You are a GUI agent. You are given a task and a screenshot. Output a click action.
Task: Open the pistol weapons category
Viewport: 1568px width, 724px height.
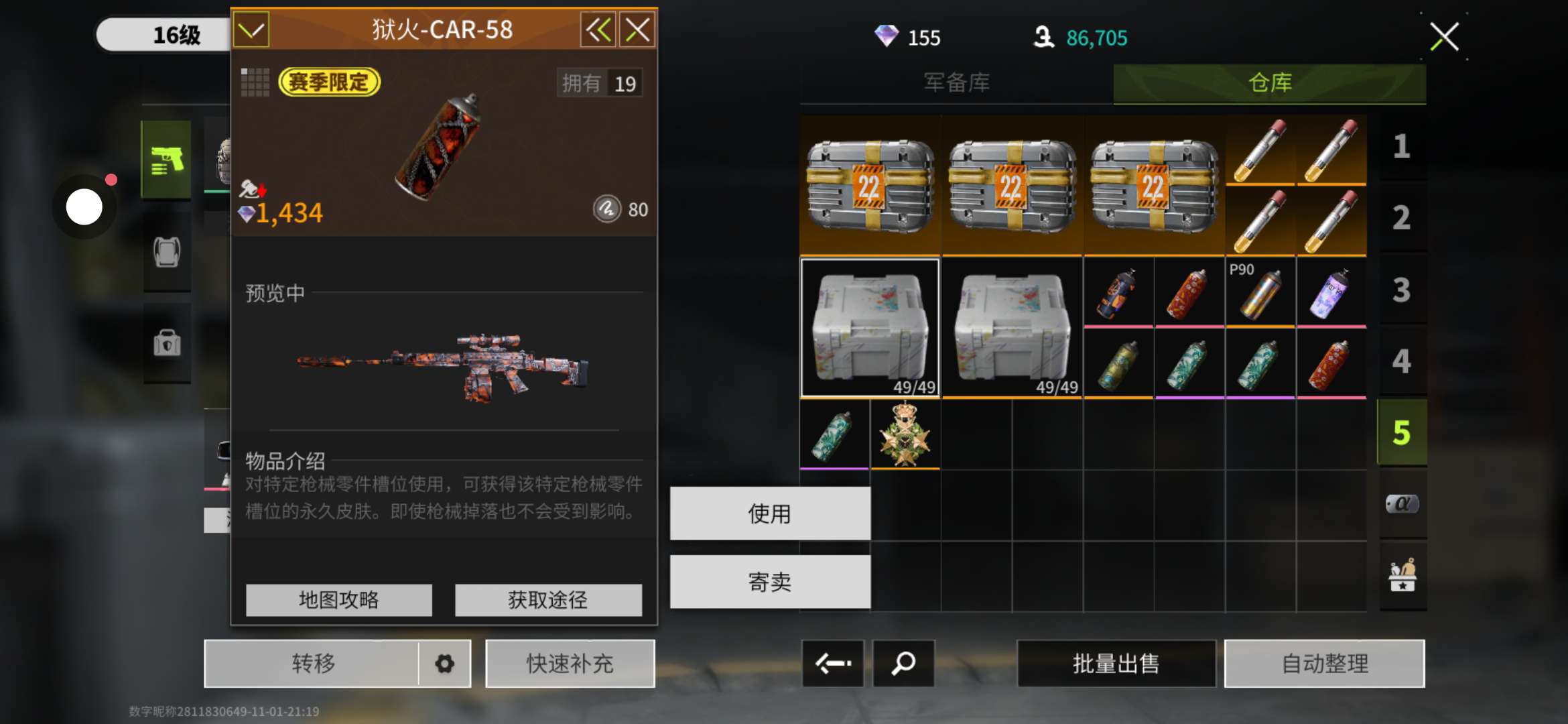pyautogui.click(x=166, y=160)
